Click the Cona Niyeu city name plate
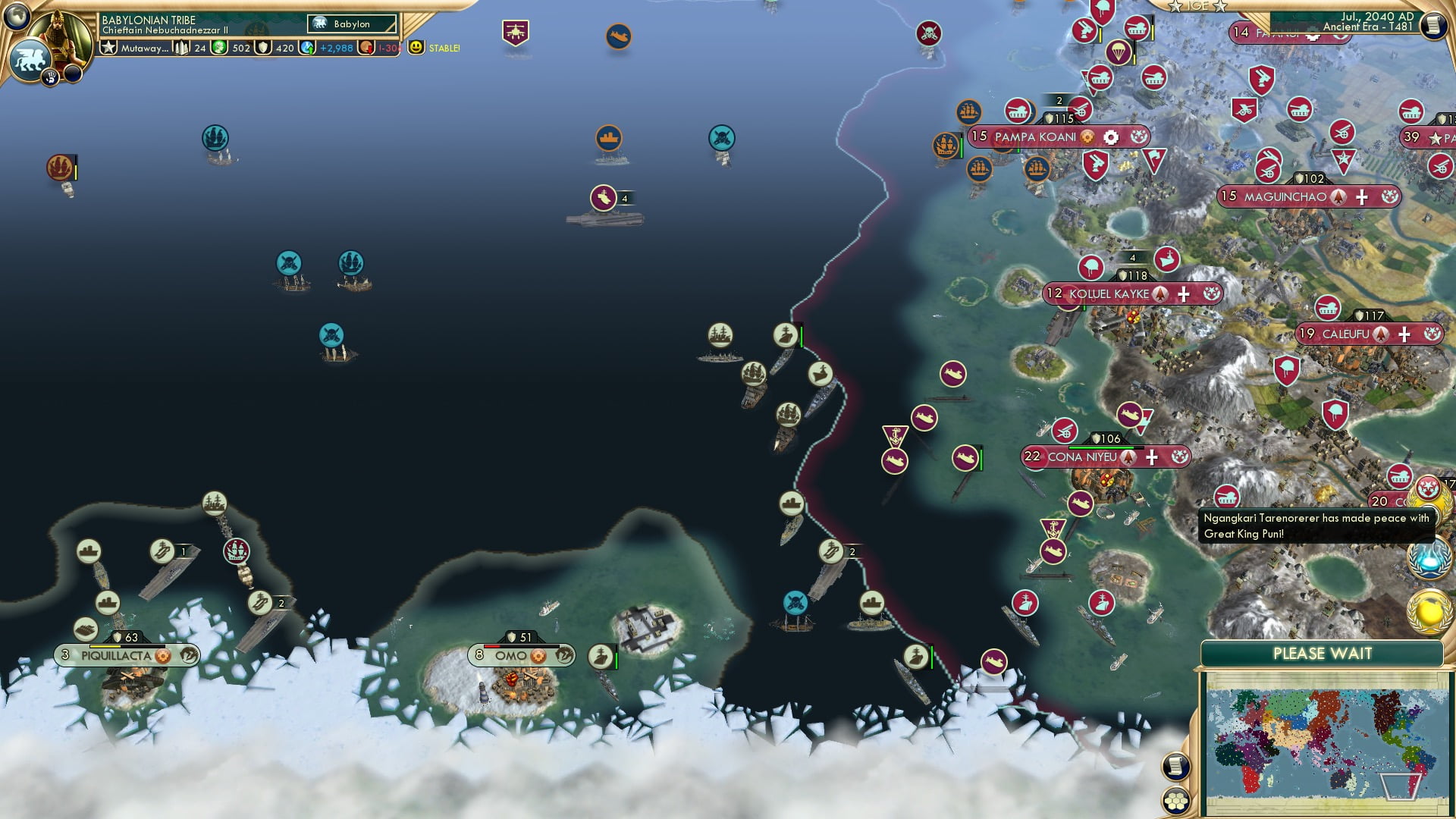The height and width of the screenshot is (819, 1456). click(1084, 457)
